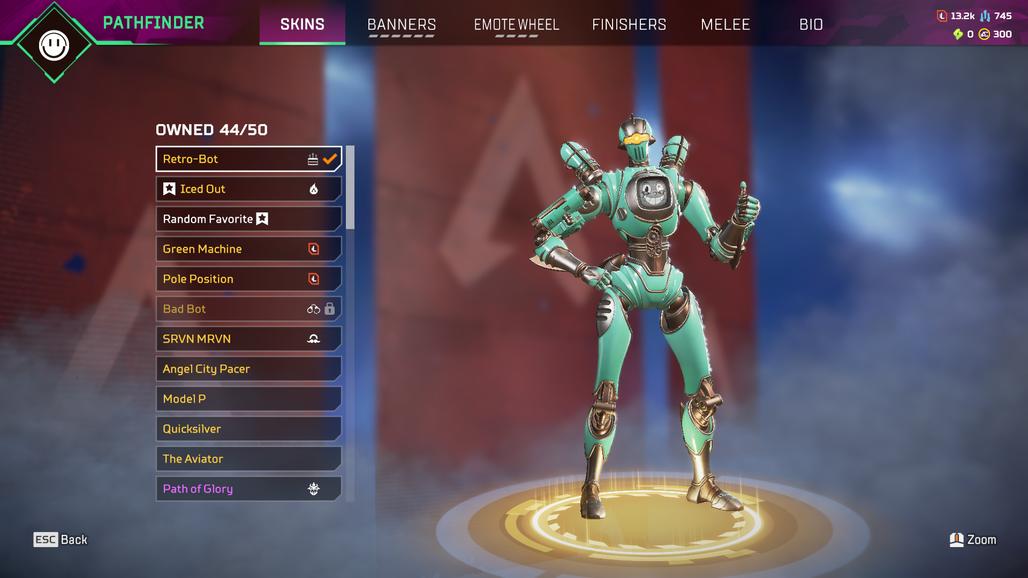Pick the Random Favorite option
The height and width of the screenshot is (578, 1028).
[x=248, y=219]
